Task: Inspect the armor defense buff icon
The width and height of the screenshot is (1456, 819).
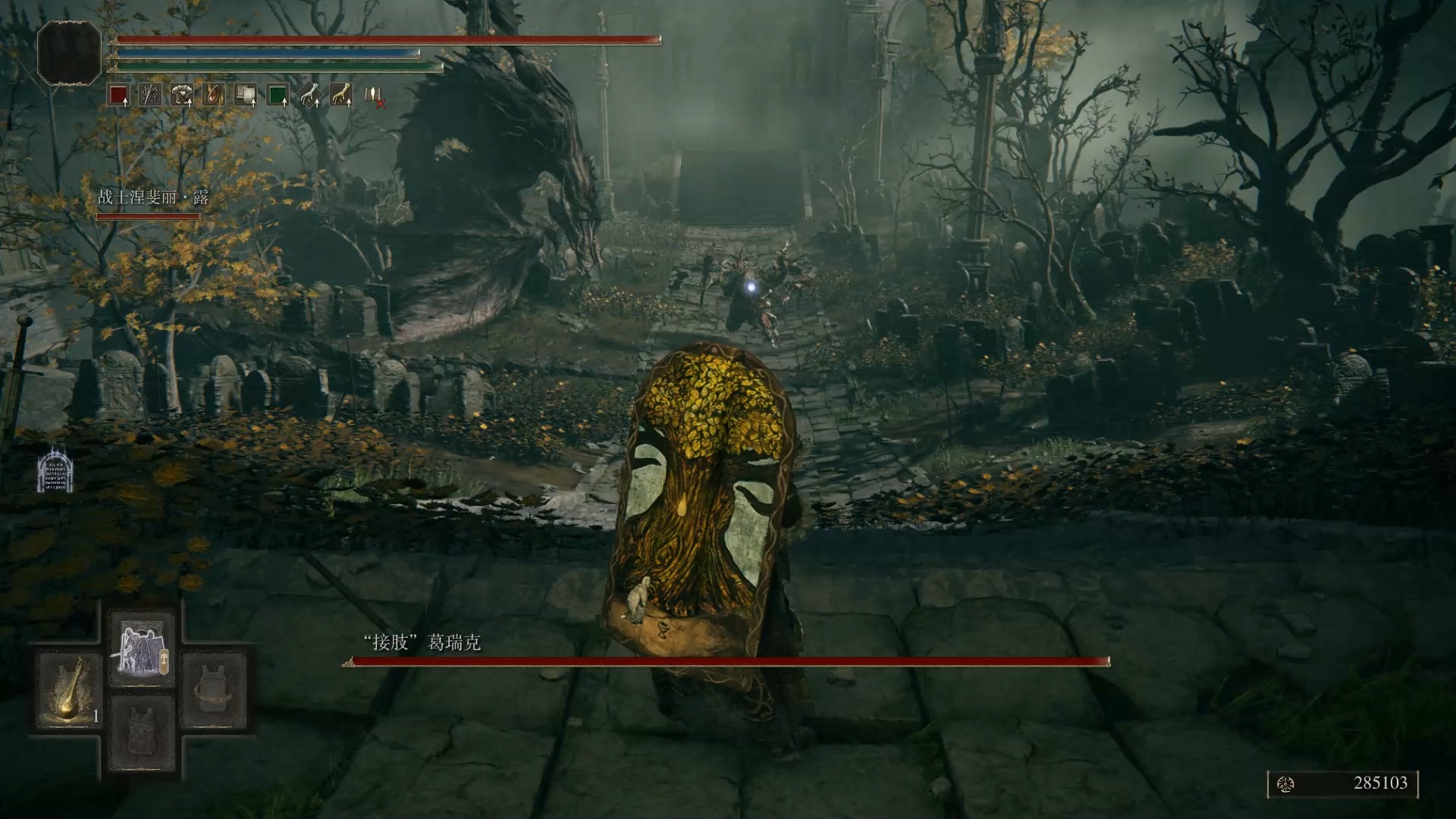Action: point(182,96)
